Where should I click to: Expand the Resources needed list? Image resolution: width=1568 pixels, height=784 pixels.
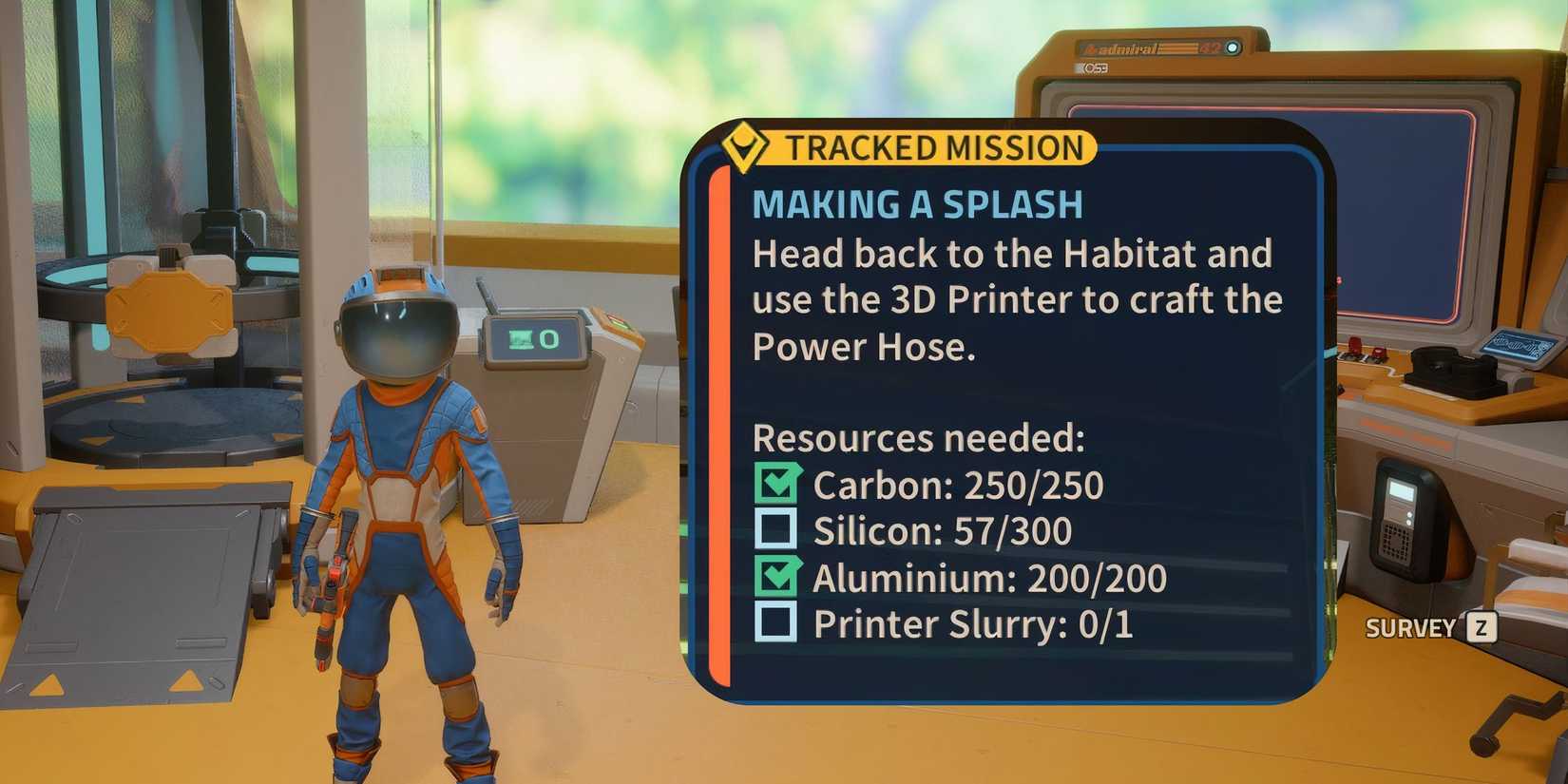click(x=917, y=439)
